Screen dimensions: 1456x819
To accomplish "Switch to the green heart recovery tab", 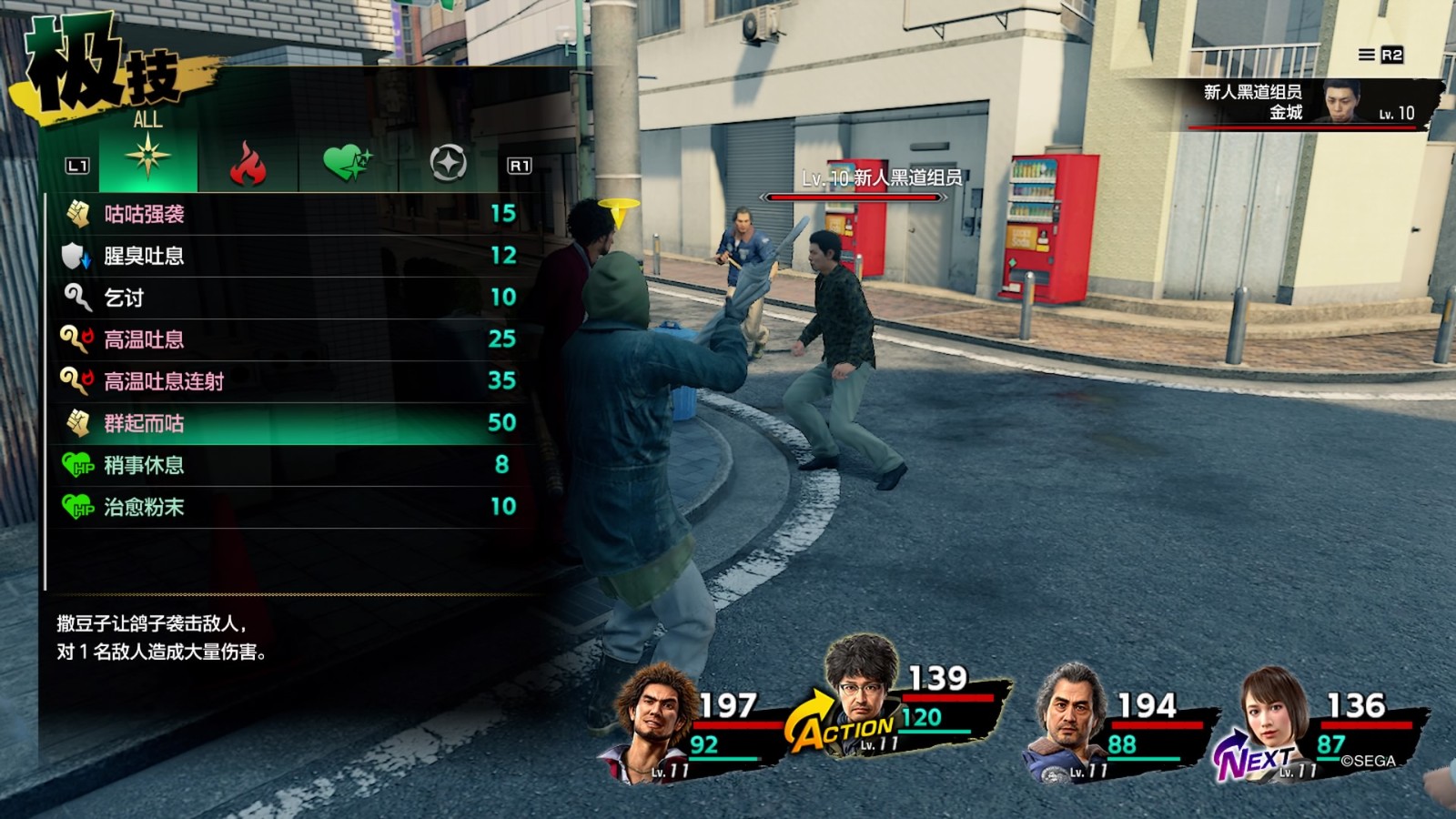I will pyautogui.click(x=348, y=164).
